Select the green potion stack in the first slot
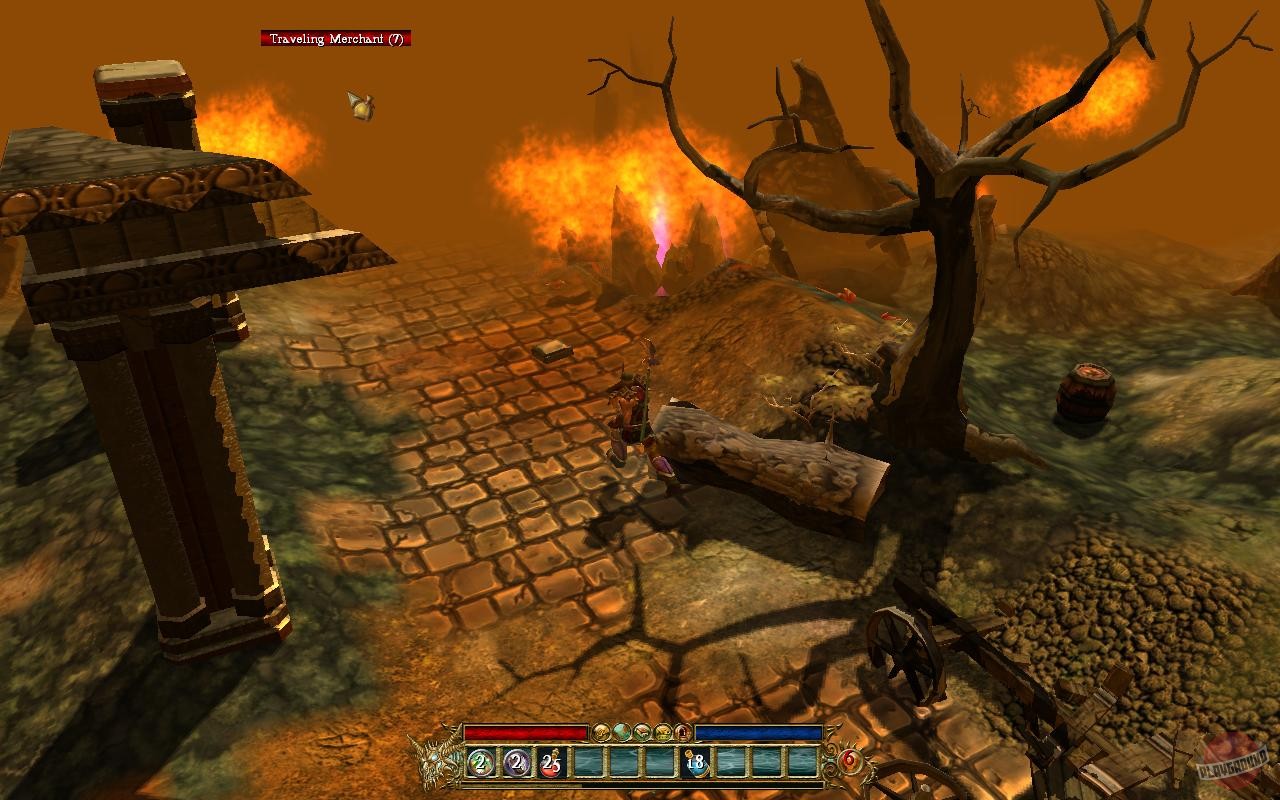Screen dimensions: 1280x800 click(x=480, y=763)
